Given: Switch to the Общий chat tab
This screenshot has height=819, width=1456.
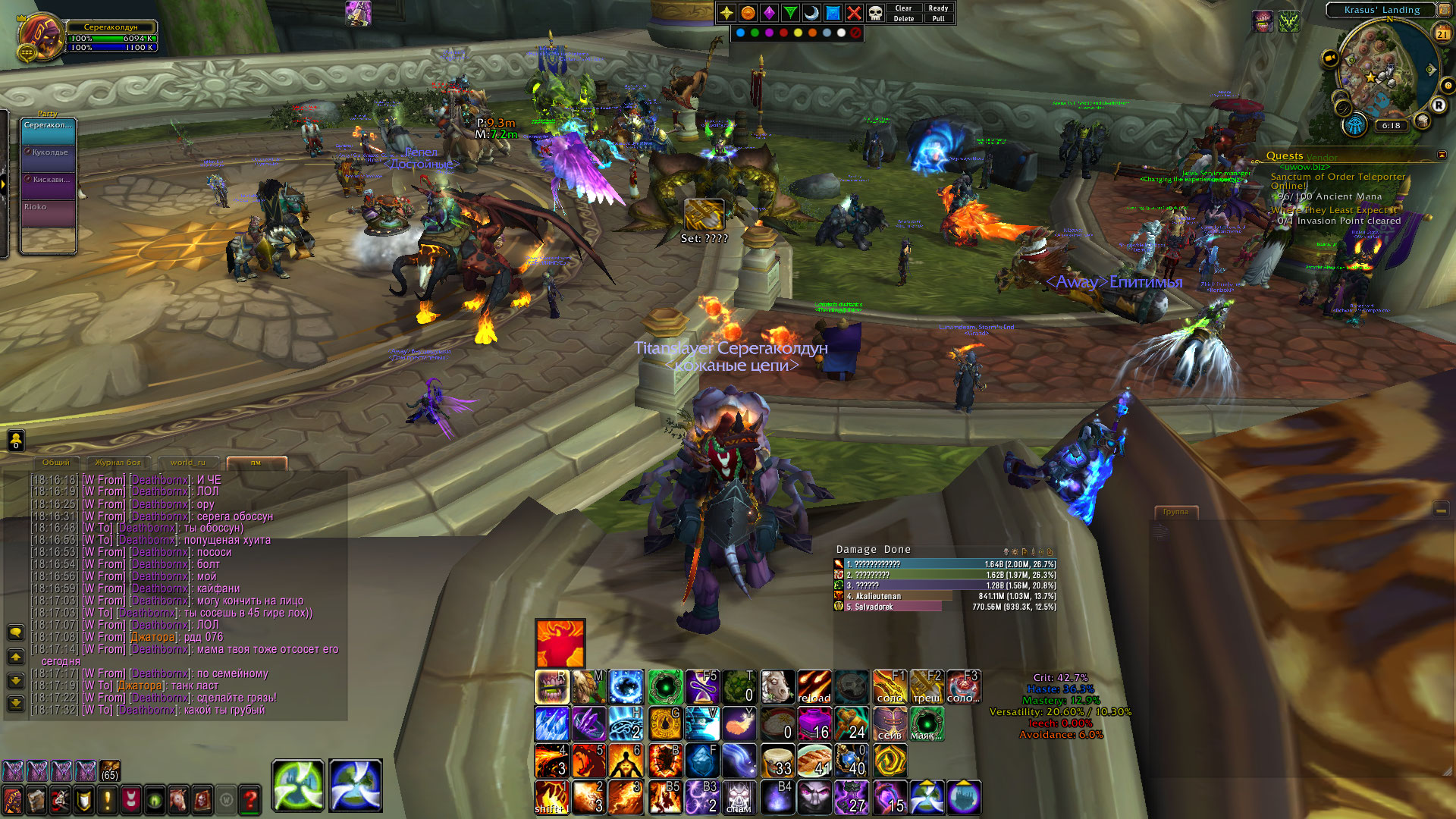Looking at the screenshot, I should click(x=56, y=463).
